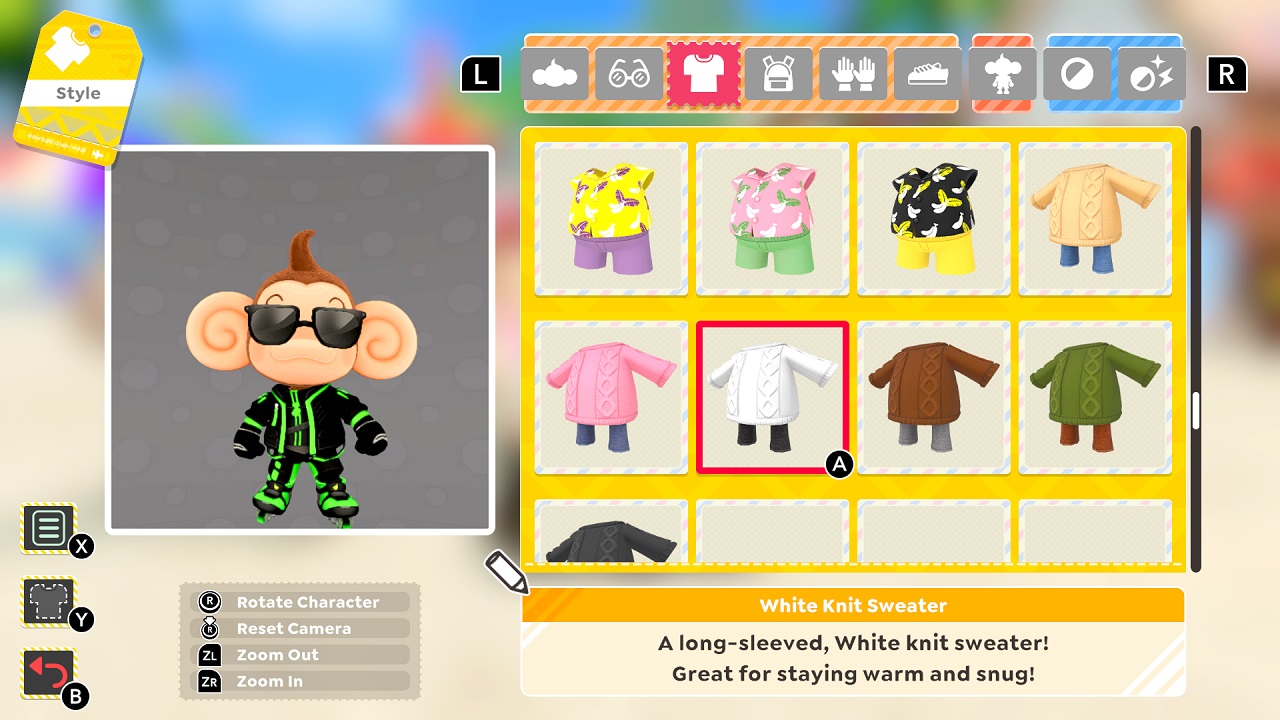This screenshot has width=1280, height=720.
Task: Select the monkey character tab
Action: tap(1002, 74)
